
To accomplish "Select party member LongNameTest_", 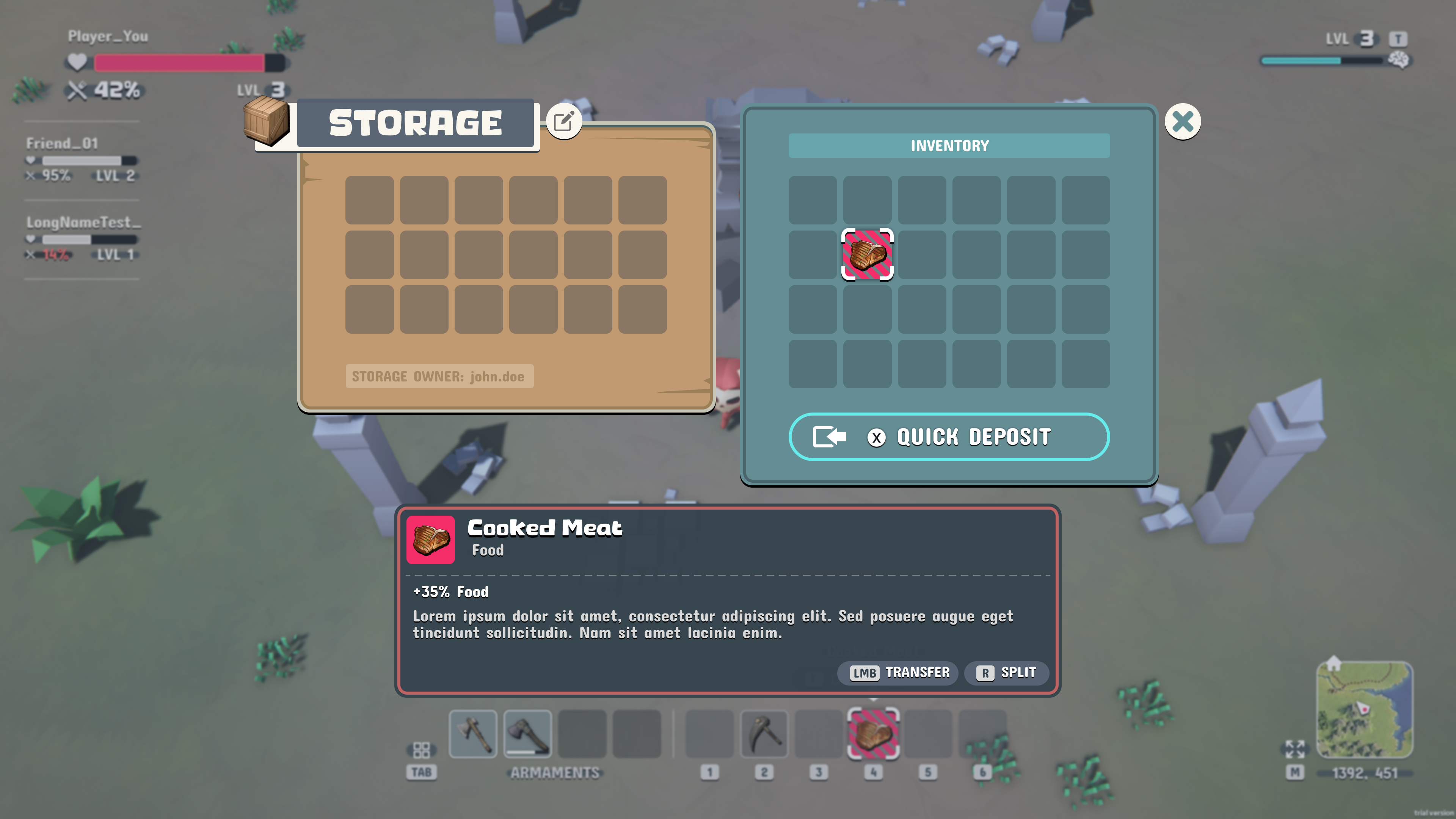I will [x=83, y=223].
